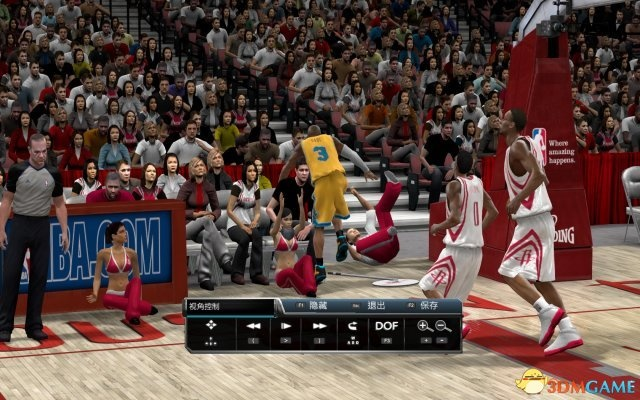This screenshot has height=400, width=640.
Task: Zoom in with the plus magnifier
Action: tap(424, 326)
